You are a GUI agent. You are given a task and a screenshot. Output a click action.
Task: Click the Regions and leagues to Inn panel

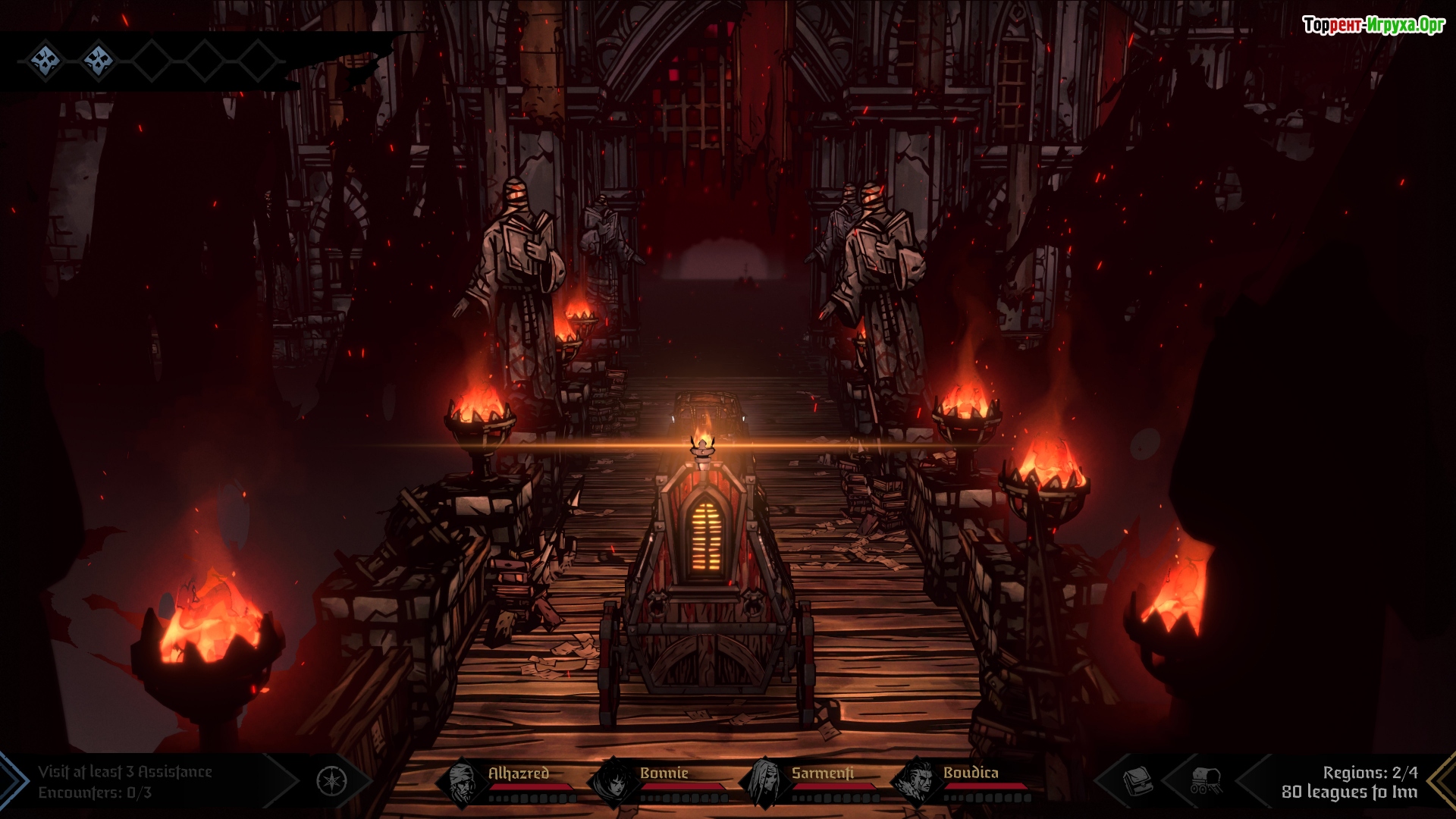(1349, 782)
